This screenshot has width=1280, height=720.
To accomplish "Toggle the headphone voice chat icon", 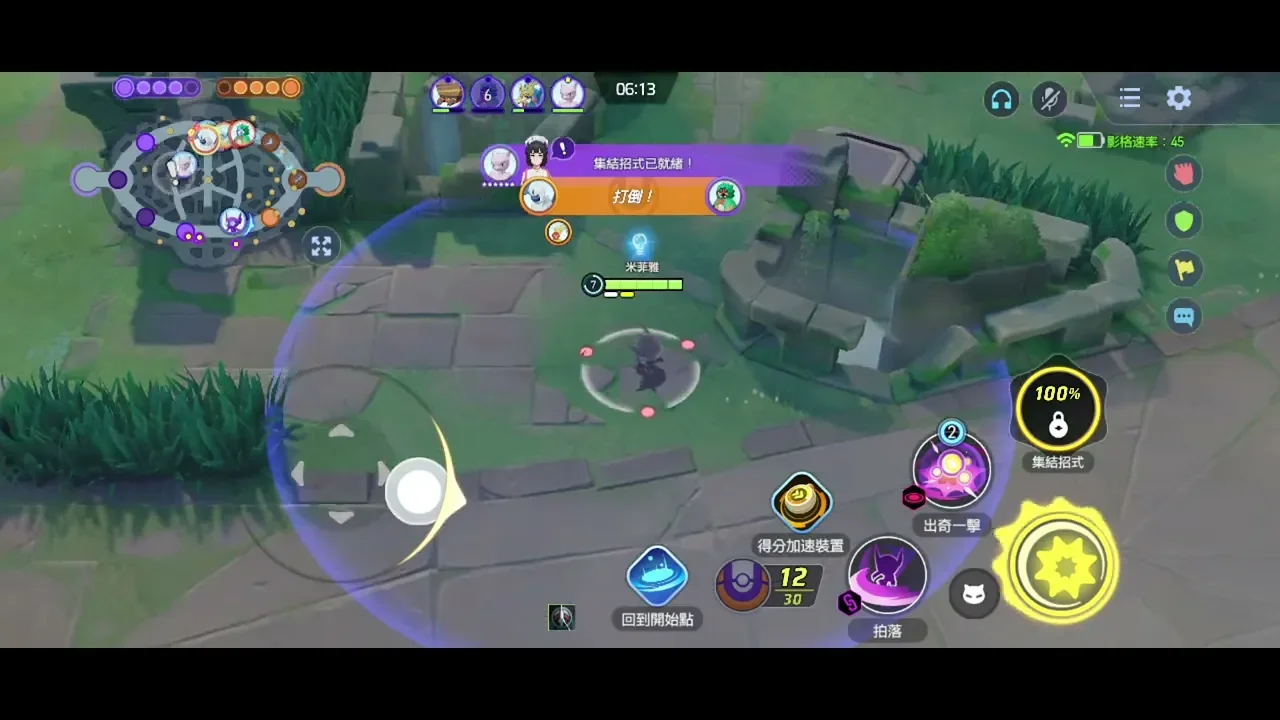I will (x=1001, y=98).
